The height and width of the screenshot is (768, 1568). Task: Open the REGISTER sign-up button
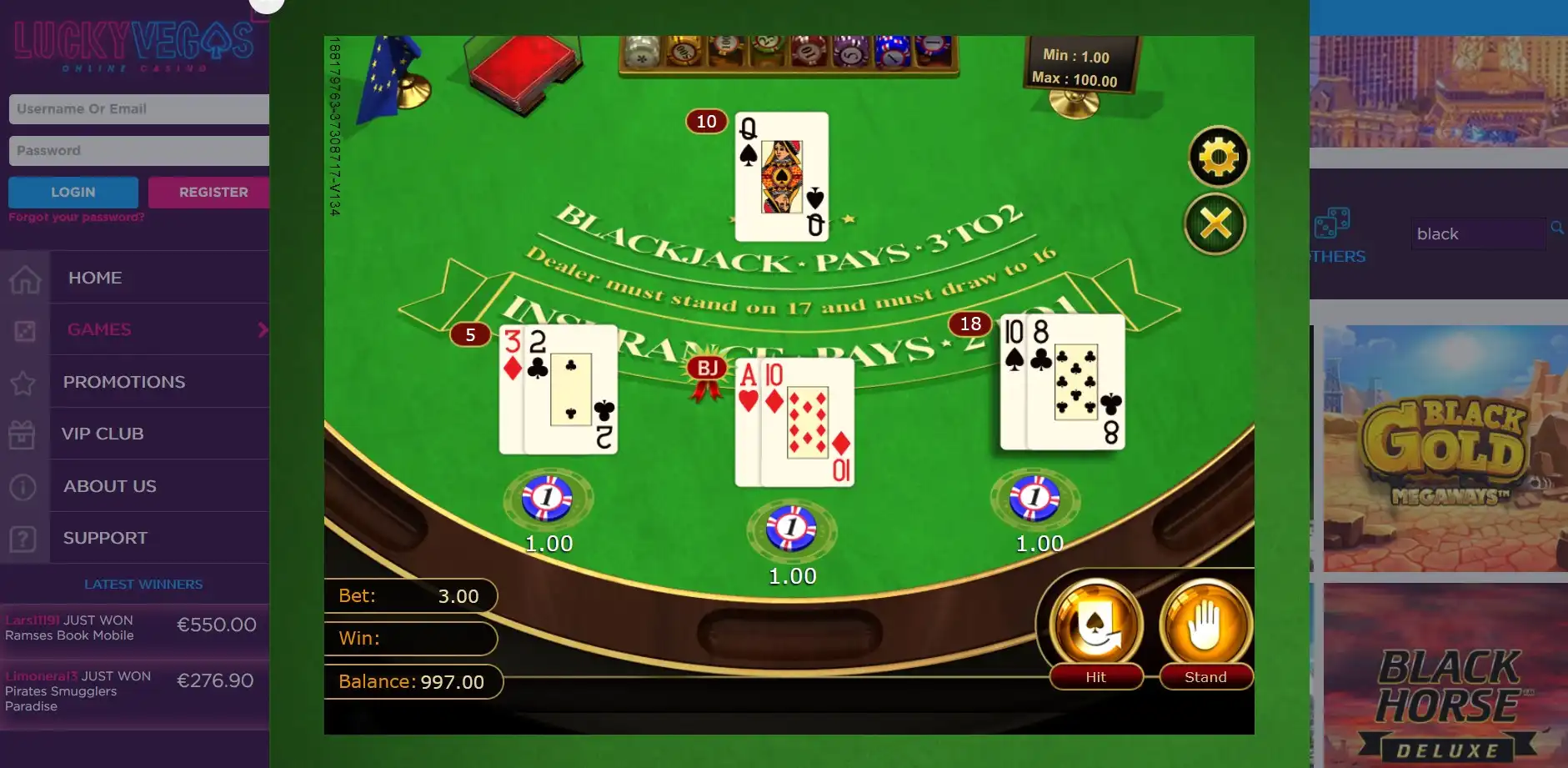(x=209, y=193)
